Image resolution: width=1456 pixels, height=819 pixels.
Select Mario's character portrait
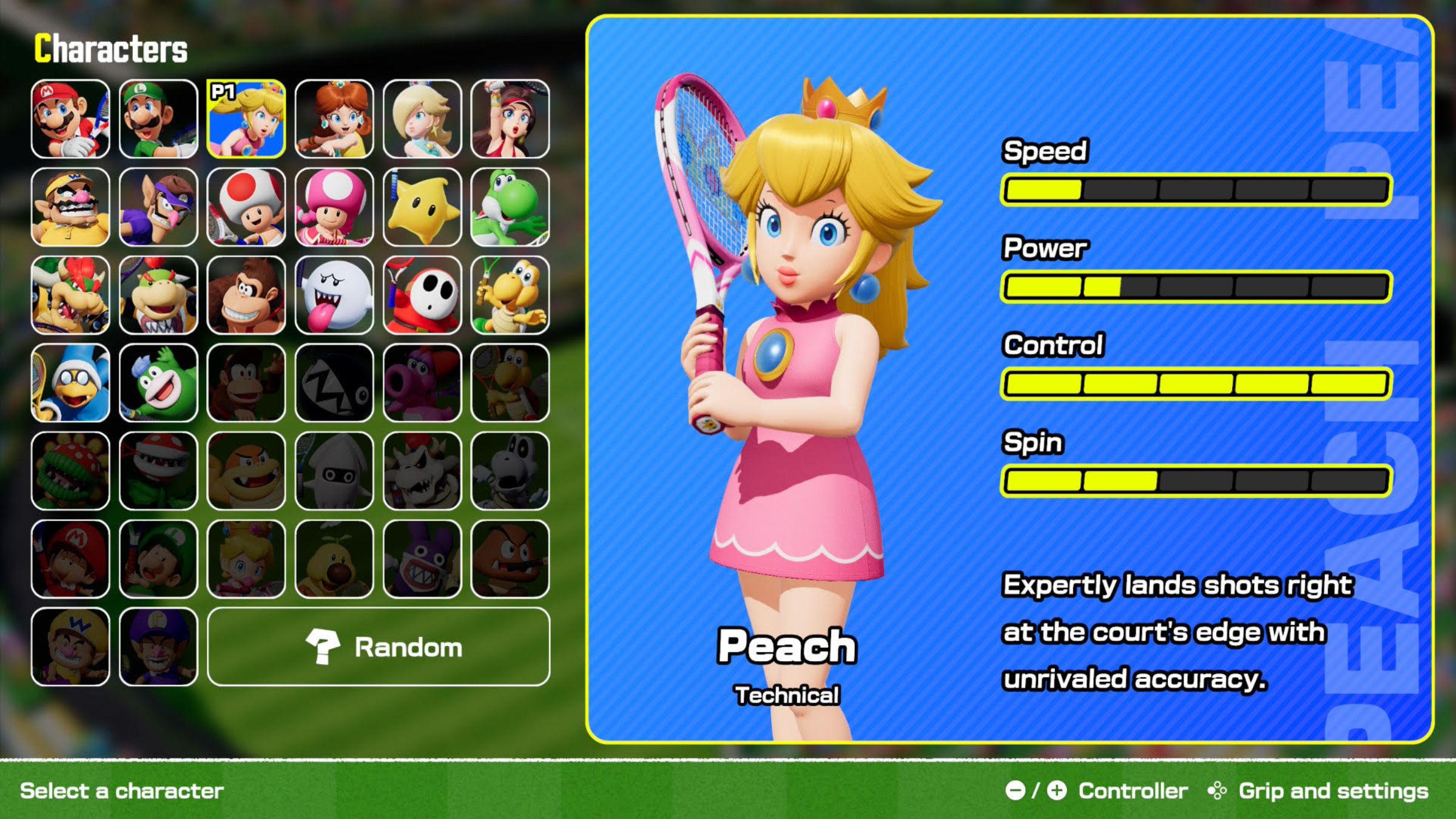click(x=70, y=119)
